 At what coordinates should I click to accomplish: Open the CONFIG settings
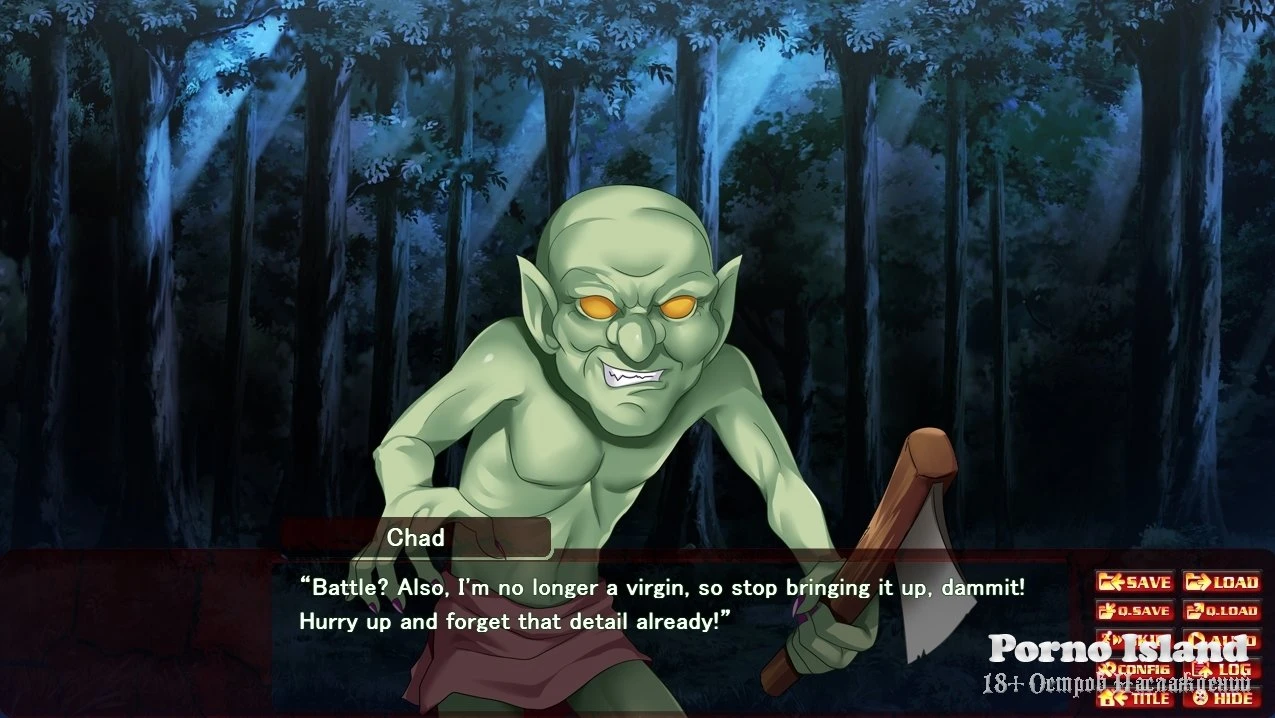(x=1135, y=669)
